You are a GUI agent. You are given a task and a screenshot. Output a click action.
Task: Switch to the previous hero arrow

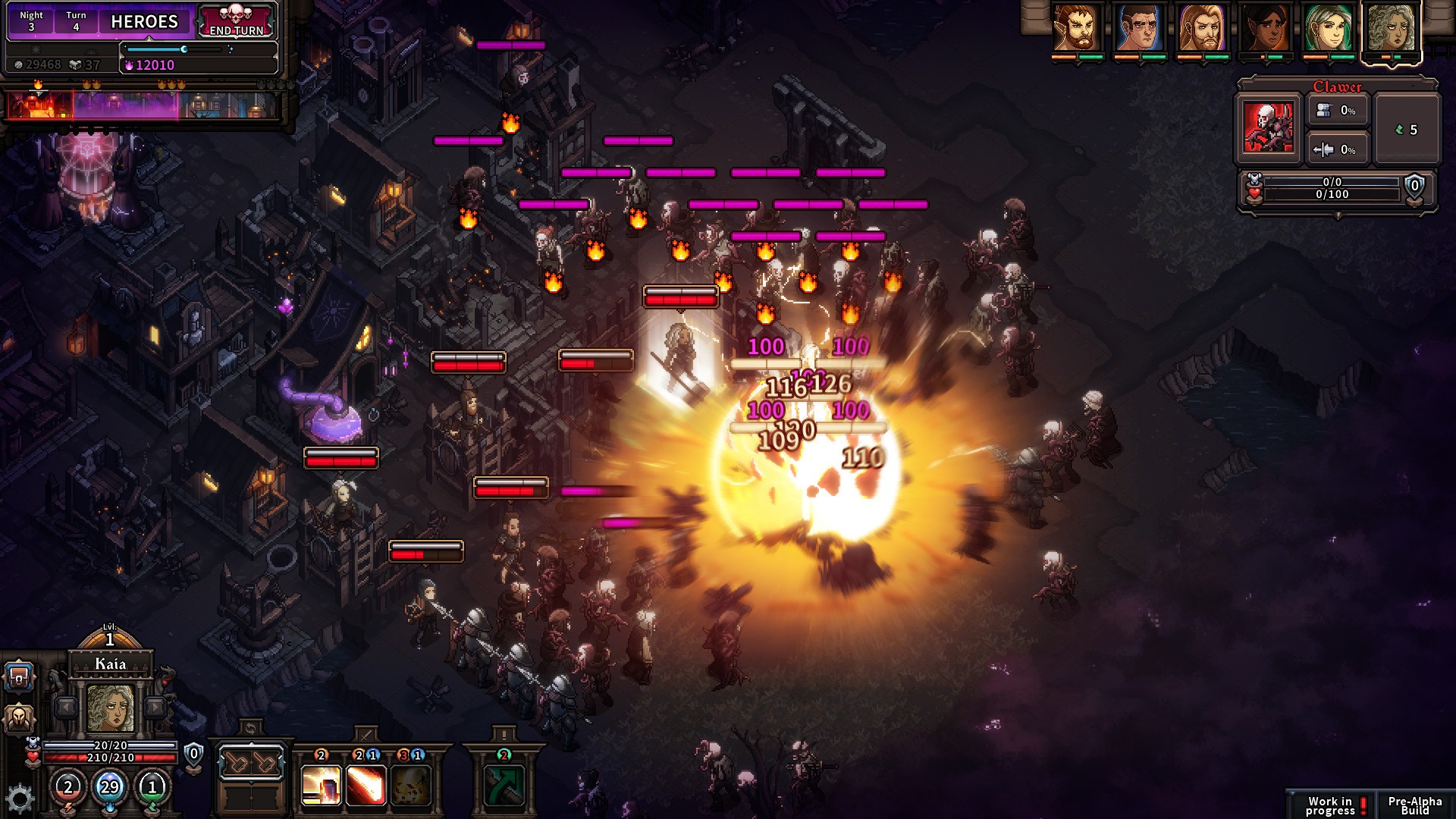[67, 708]
